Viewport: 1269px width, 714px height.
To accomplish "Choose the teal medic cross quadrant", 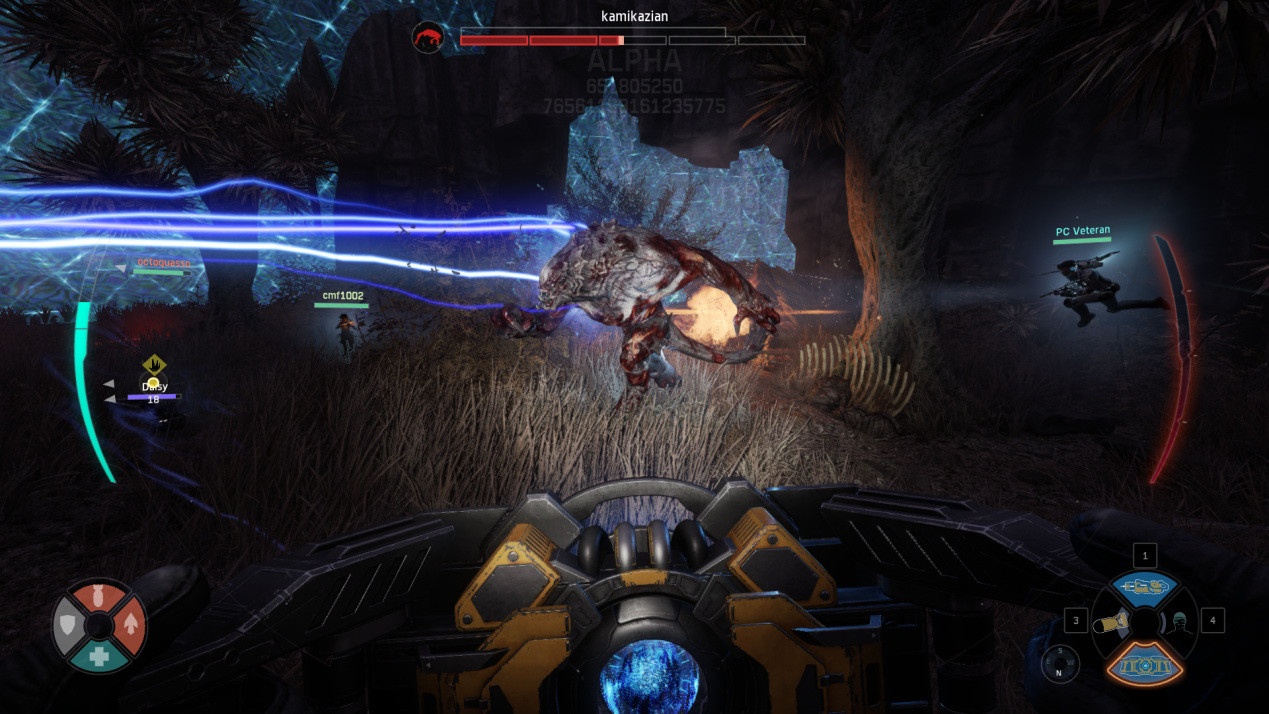I will 99,654.
